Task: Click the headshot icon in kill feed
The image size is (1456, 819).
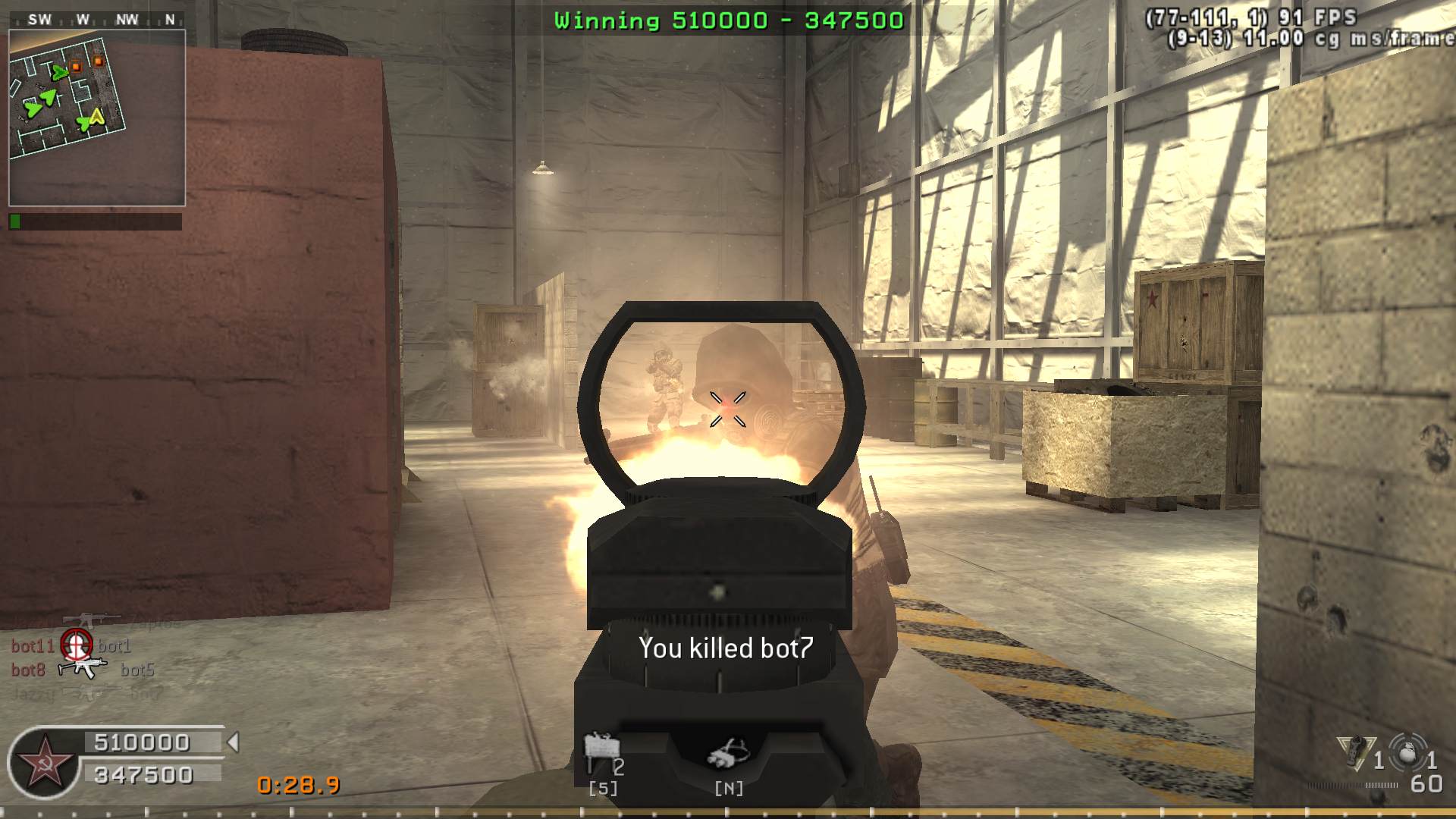Action: pos(76,645)
